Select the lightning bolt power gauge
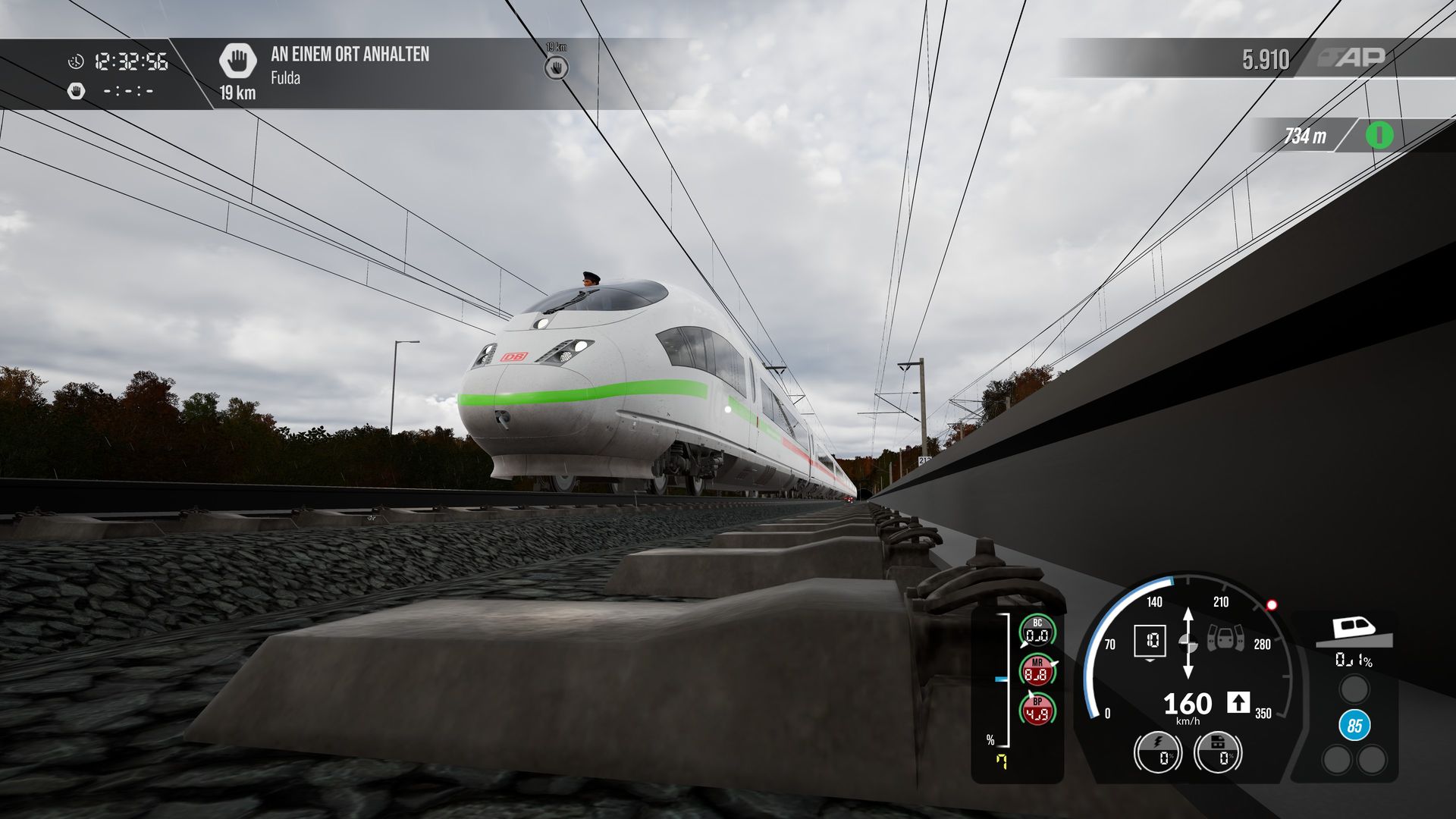This screenshot has width=1456, height=819. coord(1158,751)
